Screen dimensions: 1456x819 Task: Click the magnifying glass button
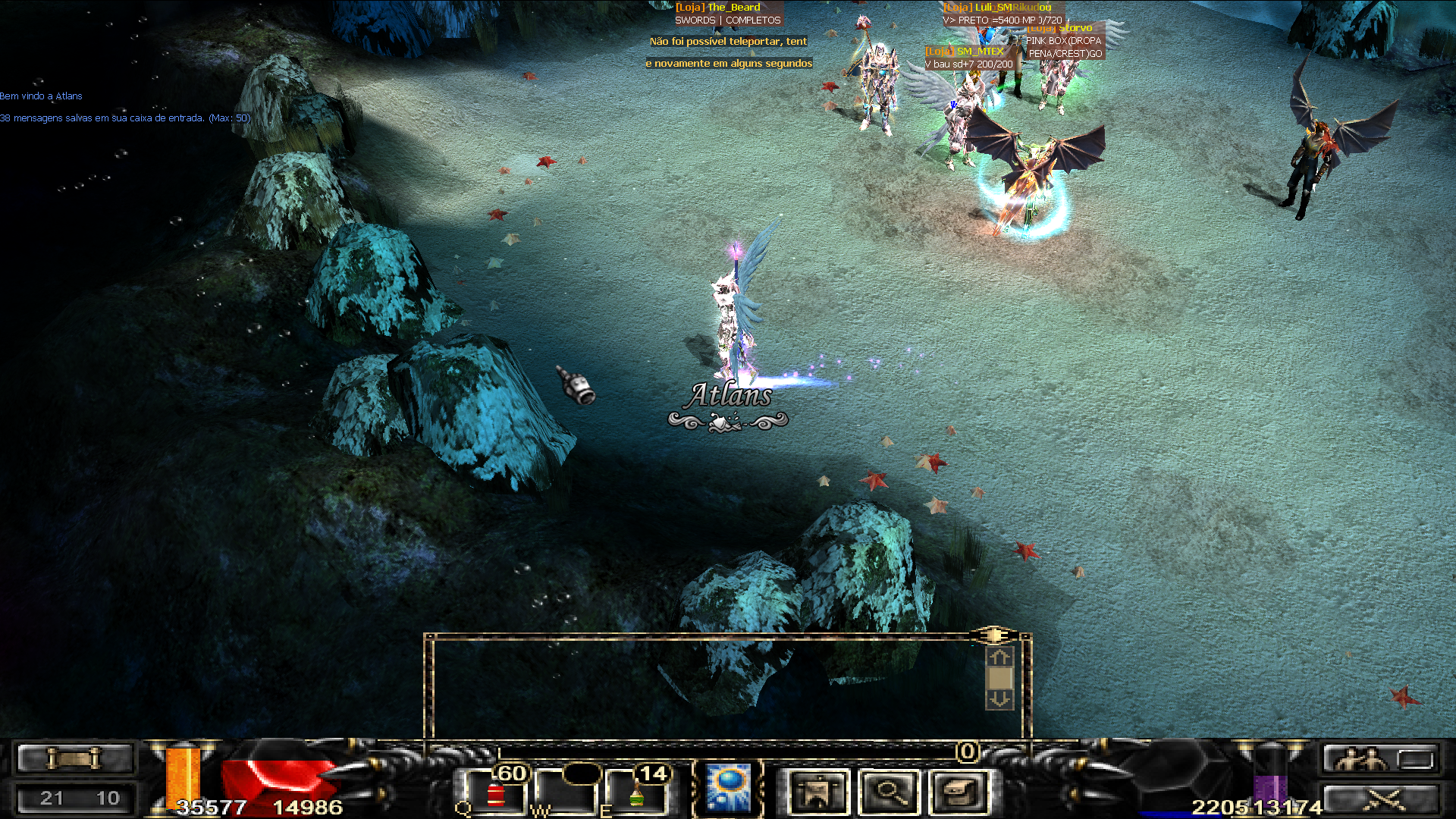coord(890,792)
